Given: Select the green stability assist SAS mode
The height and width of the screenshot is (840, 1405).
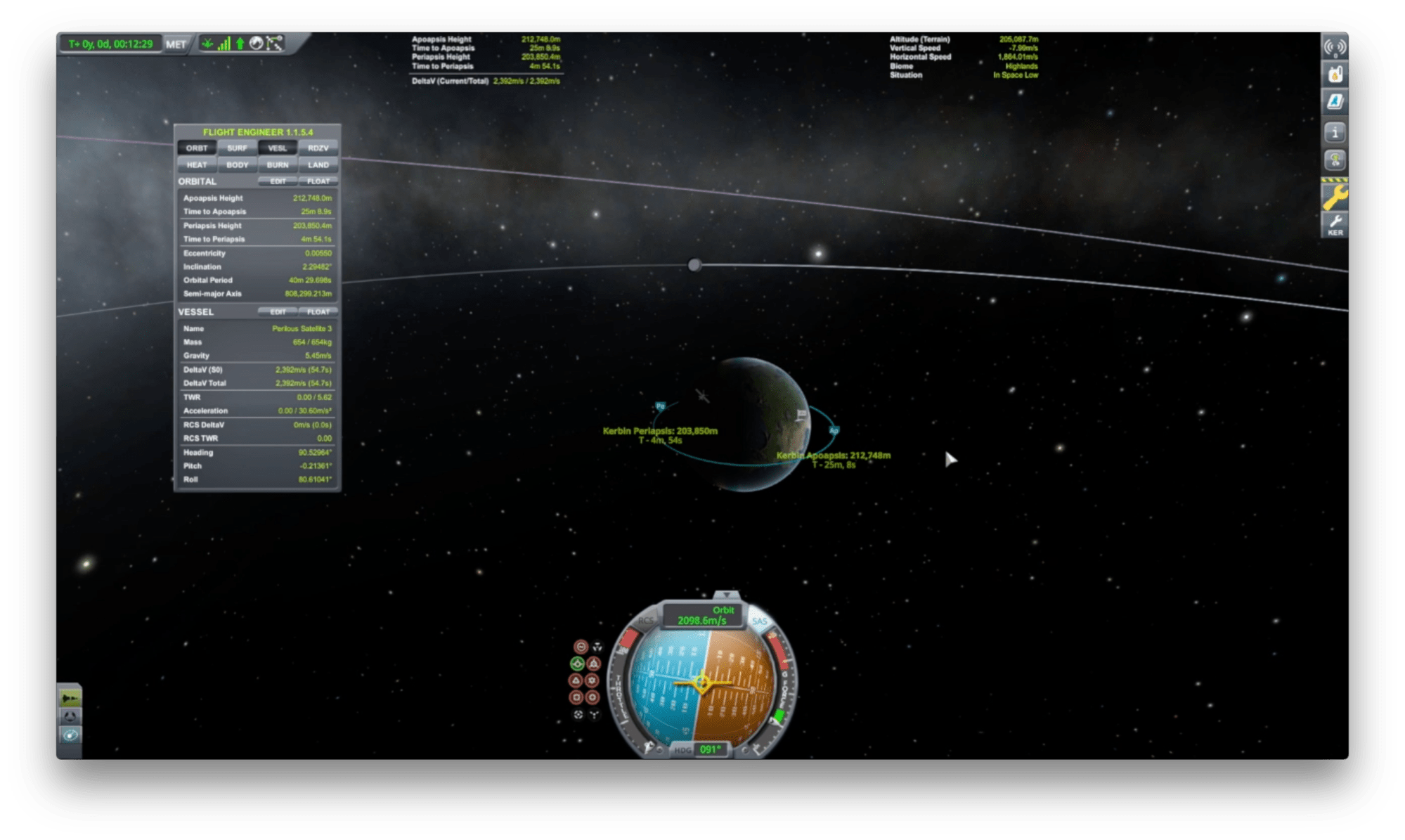Looking at the screenshot, I should tap(578, 663).
